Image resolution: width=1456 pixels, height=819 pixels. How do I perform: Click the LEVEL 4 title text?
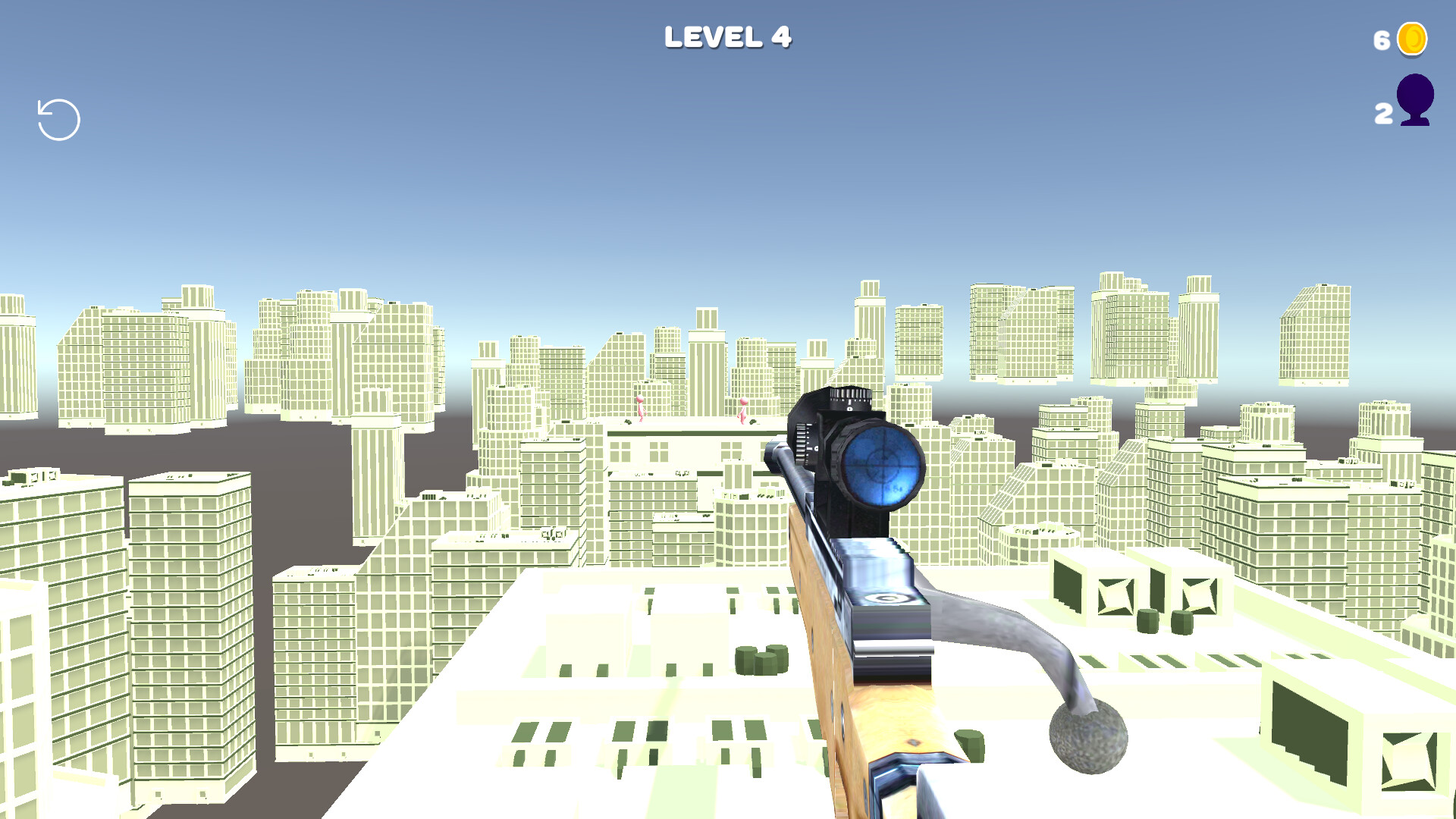coord(728,36)
